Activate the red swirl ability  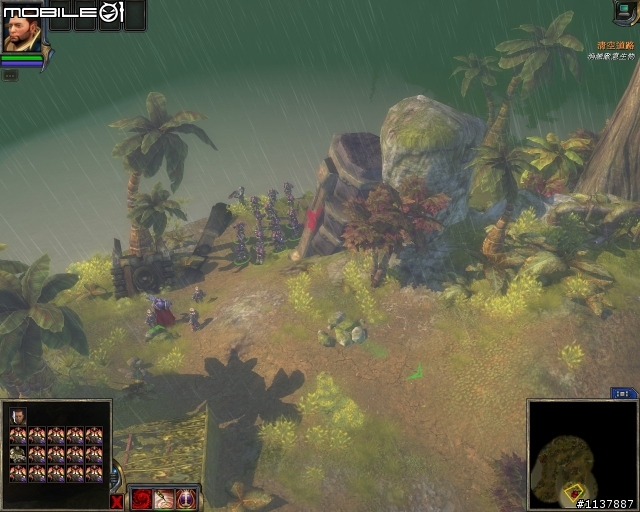tap(141, 498)
